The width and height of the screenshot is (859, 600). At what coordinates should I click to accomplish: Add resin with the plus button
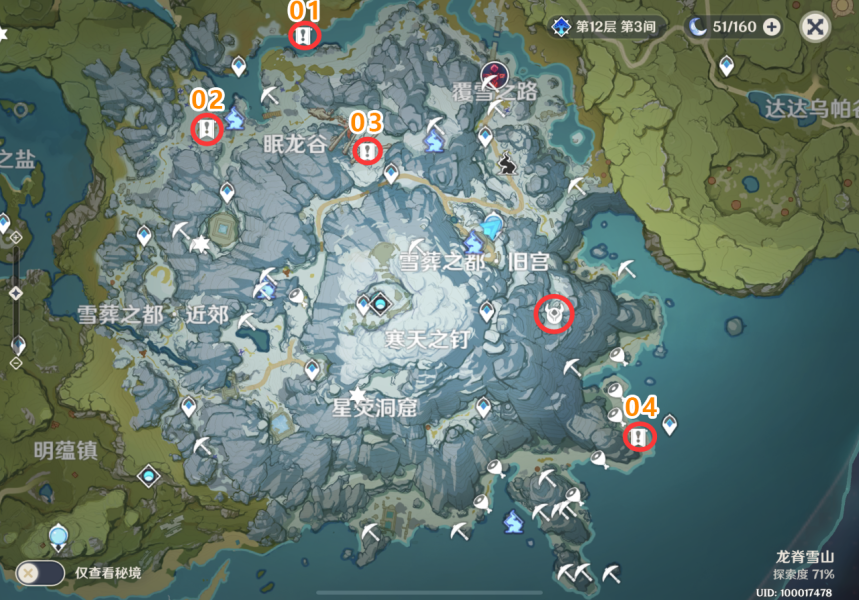[771, 28]
